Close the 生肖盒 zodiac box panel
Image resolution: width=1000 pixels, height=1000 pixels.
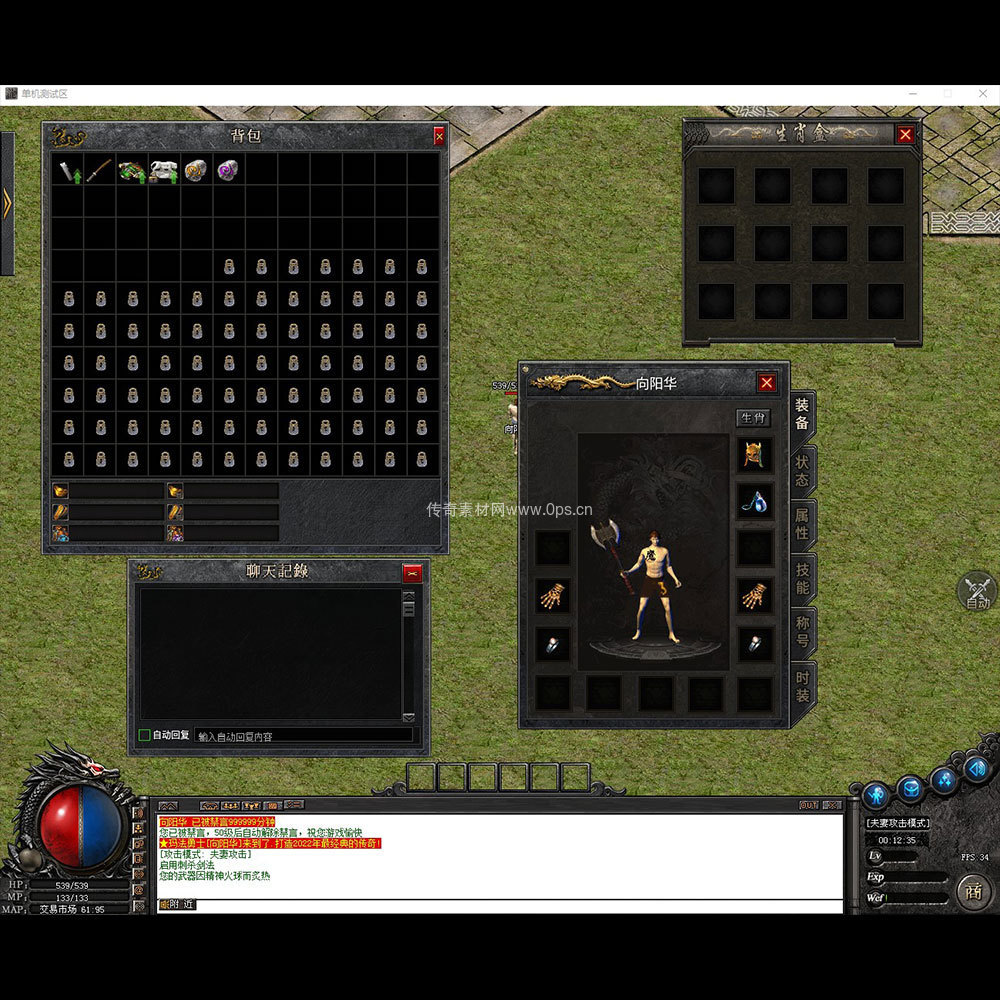(x=905, y=134)
